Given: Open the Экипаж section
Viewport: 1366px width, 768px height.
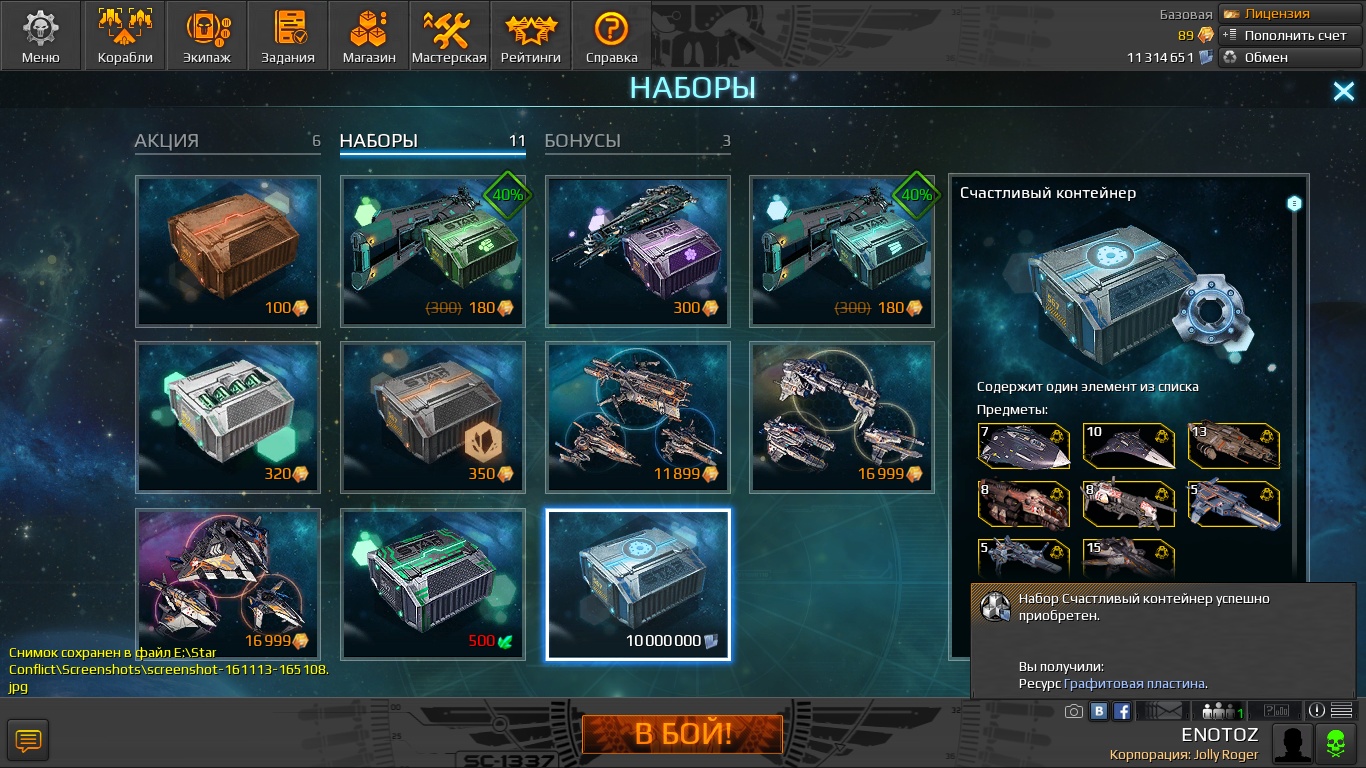Looking at the screenshot, I should (207, 36).
